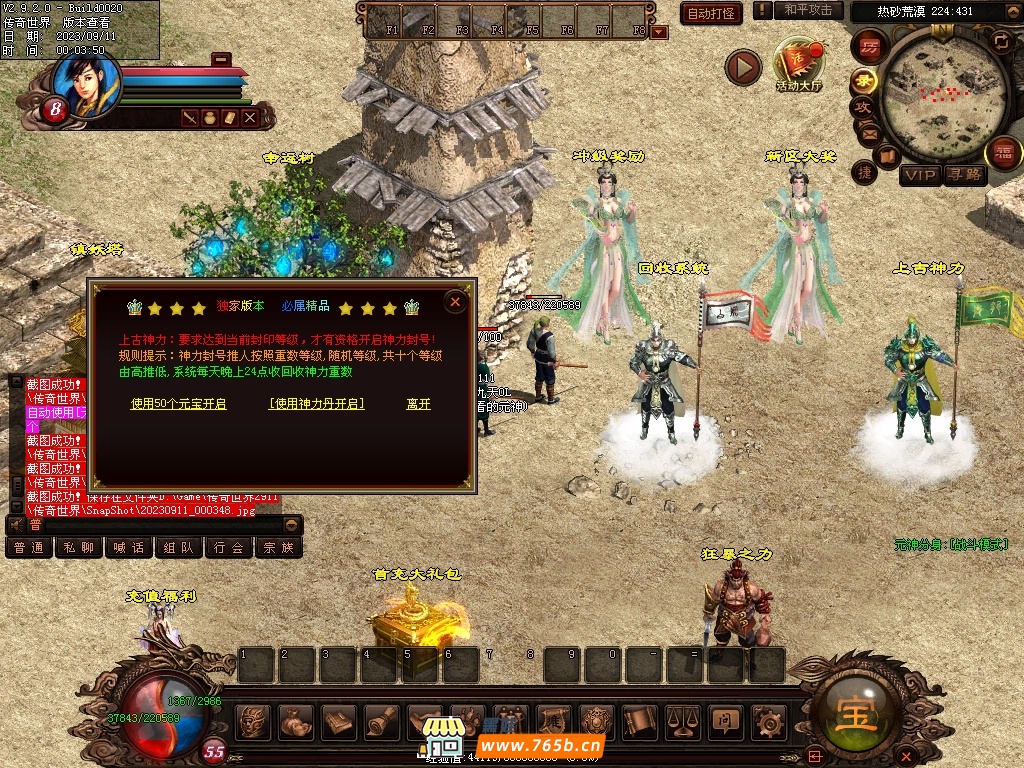Viewport: 1024px width, 768px height.
Task: Click the helmet character icon
Action: pyautogui.click(x=253, y=720)
